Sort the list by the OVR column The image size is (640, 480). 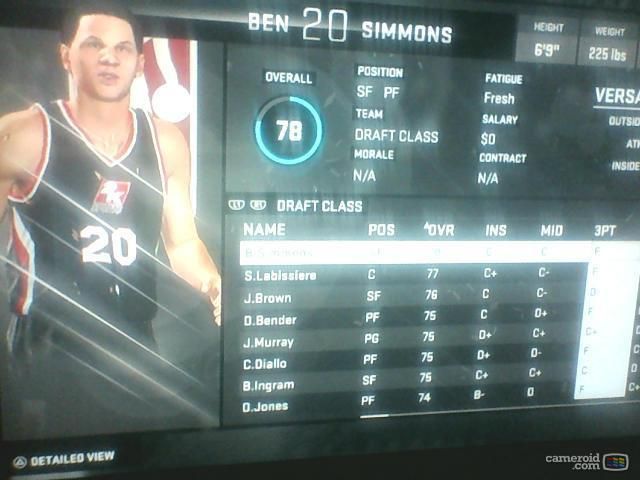[438, 230]
